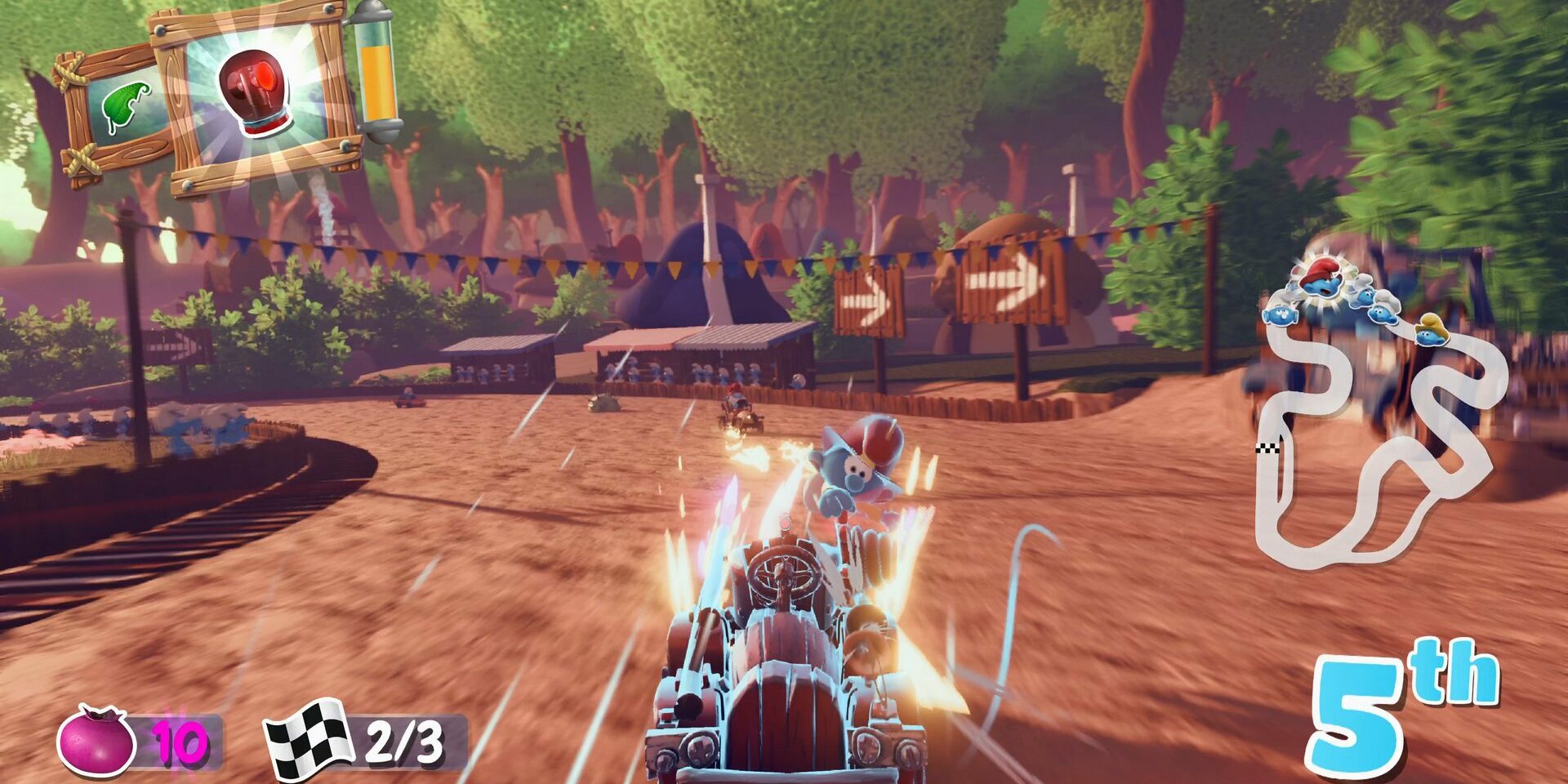Select Smurfette's yellow-hat icon on the minimap
This screenshot has height=784, width=1568.
click(x=1429, y=333)
